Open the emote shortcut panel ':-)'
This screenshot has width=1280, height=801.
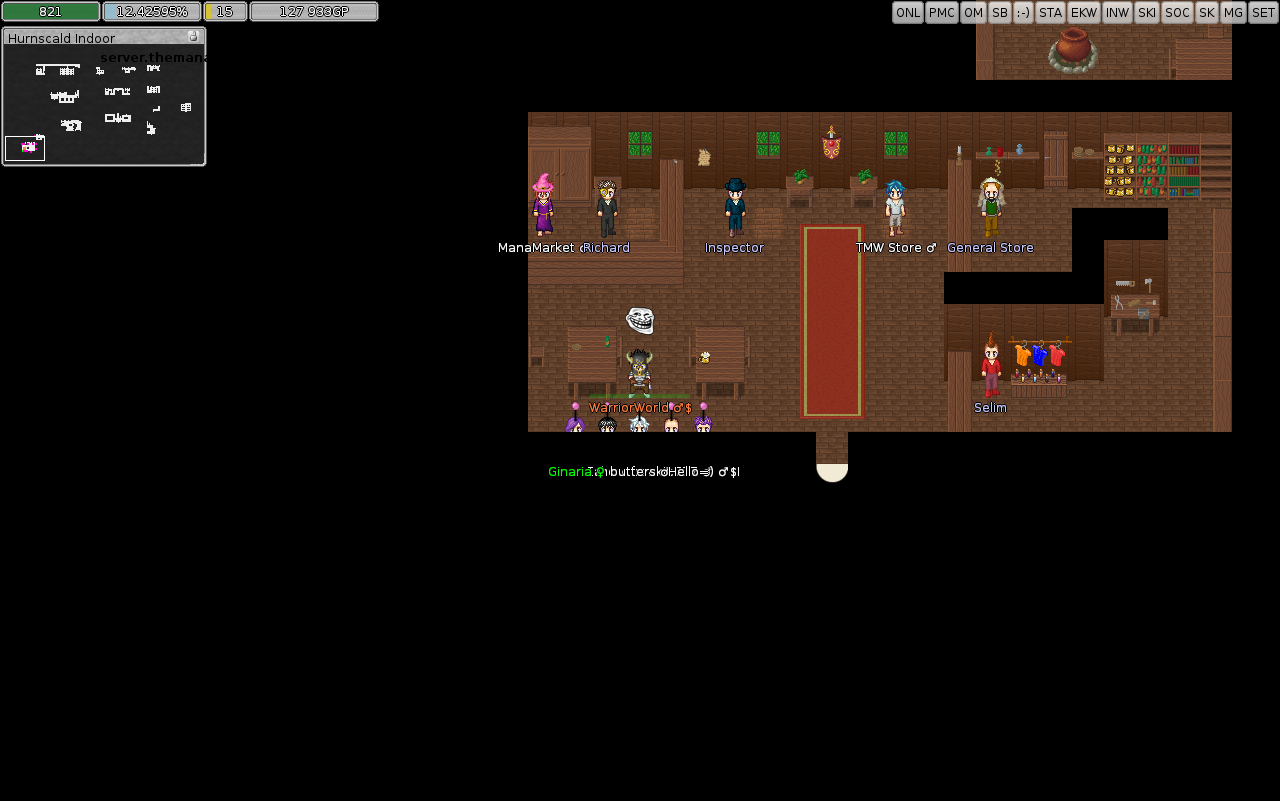(1023, 12)
